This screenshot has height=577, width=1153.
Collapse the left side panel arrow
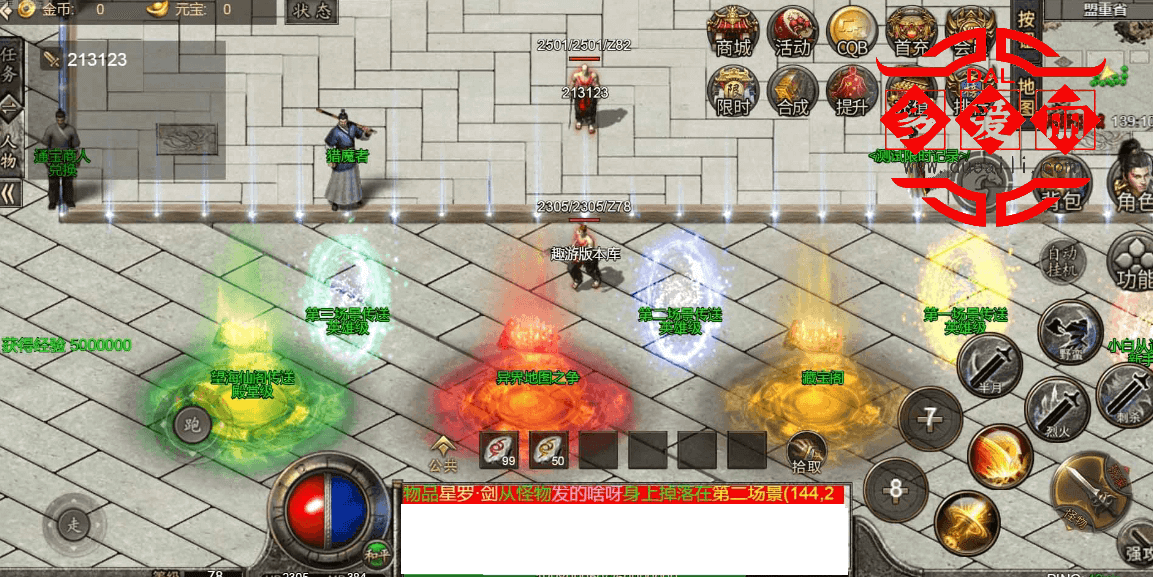(x=10, y=193)
